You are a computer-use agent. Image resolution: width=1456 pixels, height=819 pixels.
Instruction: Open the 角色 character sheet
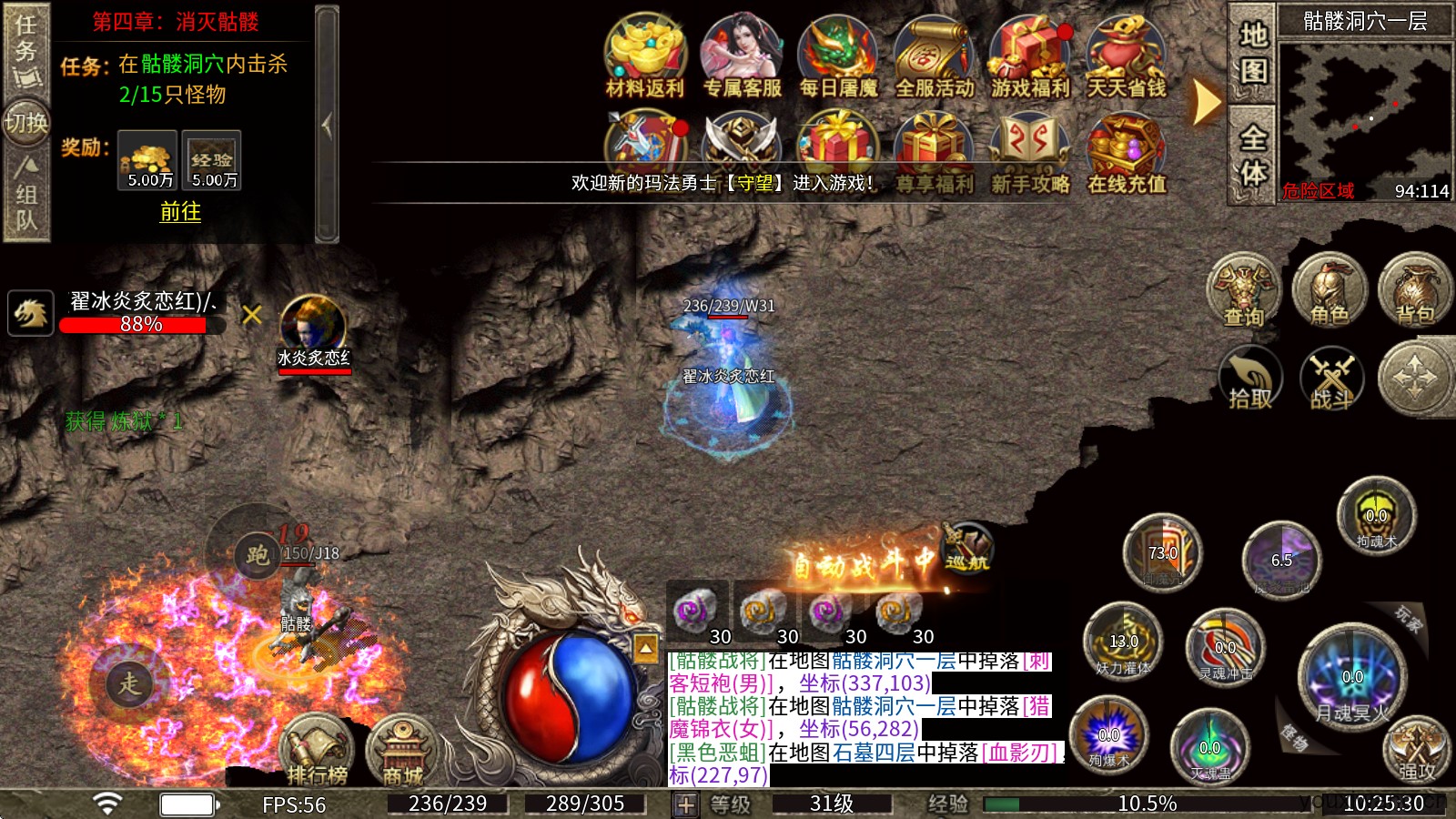click(1329, 290)
